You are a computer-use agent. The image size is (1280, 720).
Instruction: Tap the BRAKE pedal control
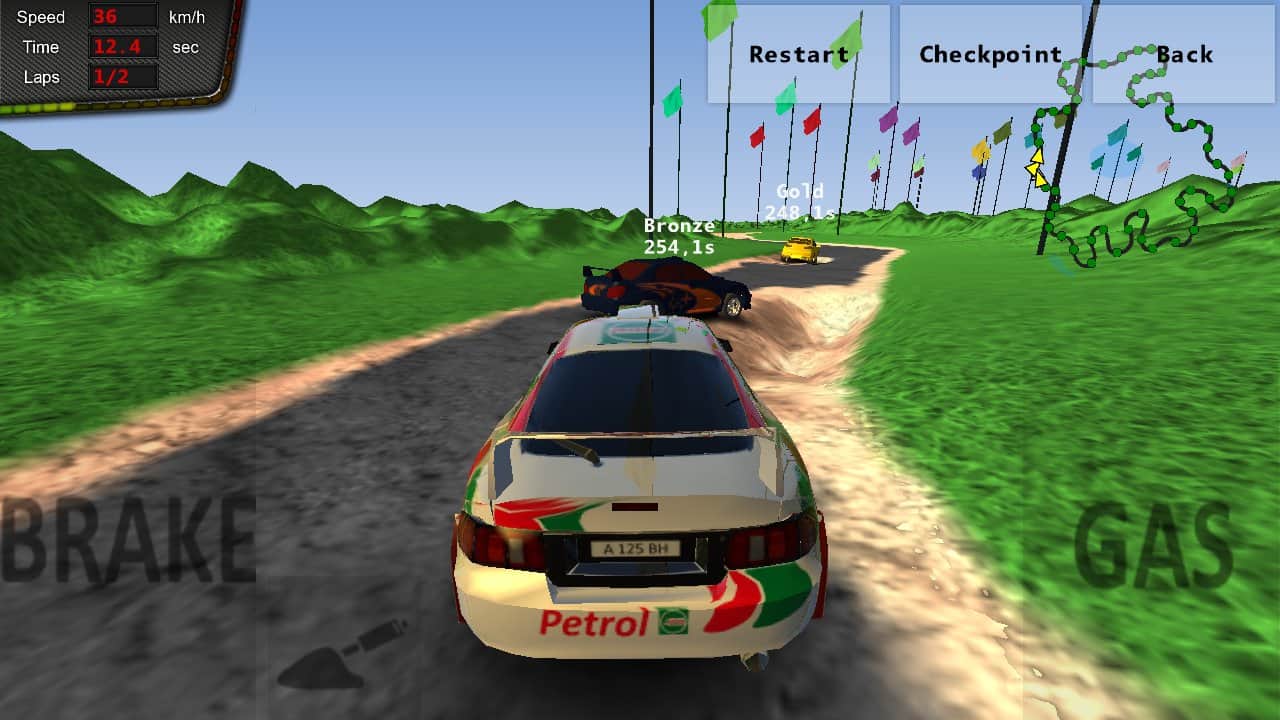128,540
